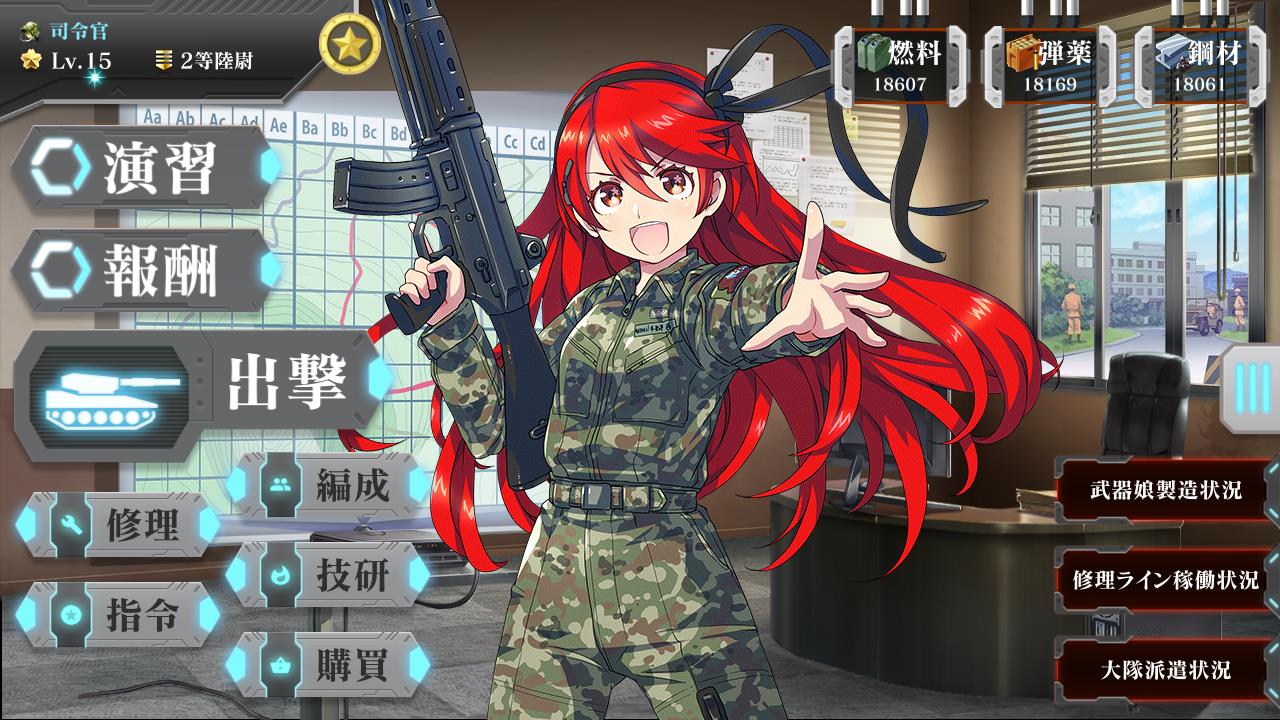Click the 弾薬 ammo resource panel
Image resolution: width=1280 pixels, height=720 pixels.
tap(1050, 65)
